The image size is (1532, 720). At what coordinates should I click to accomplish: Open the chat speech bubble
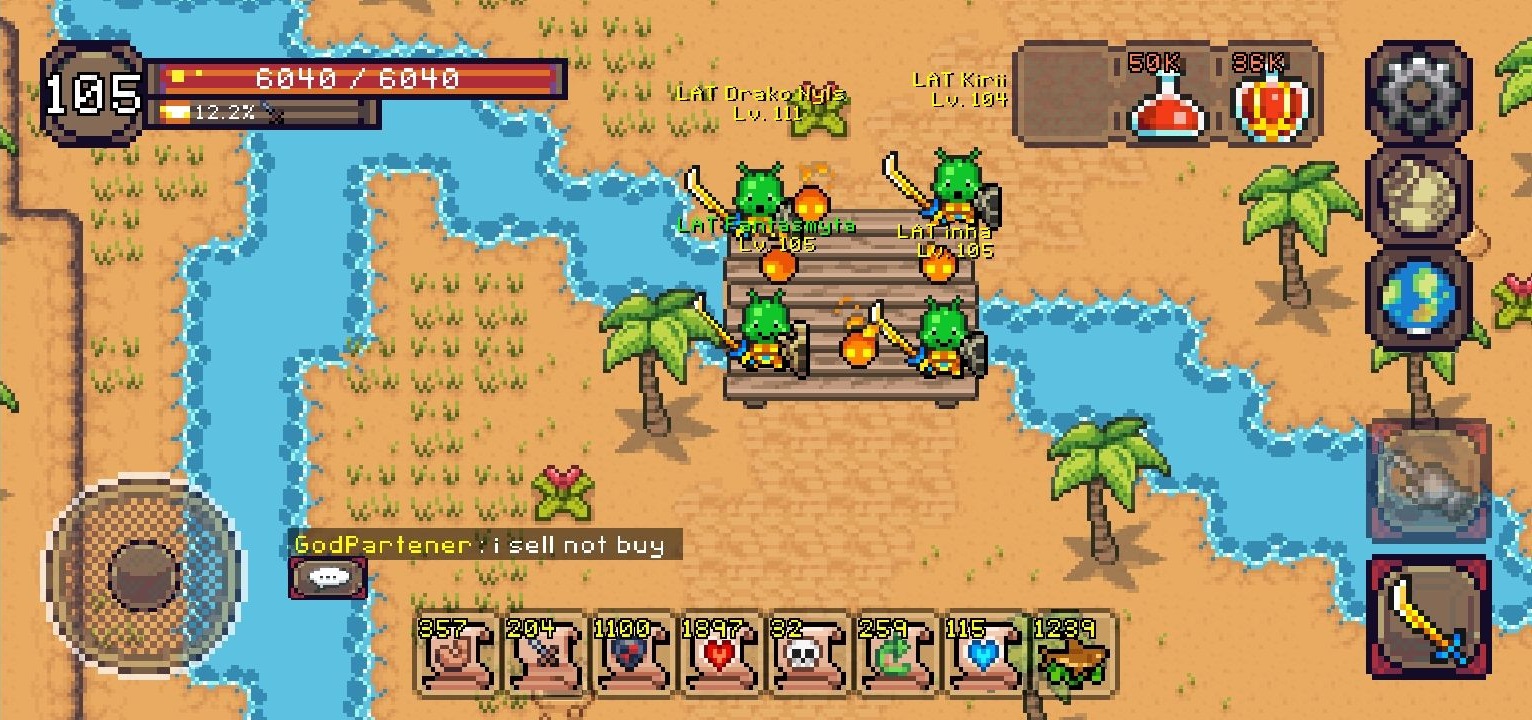[x=328, y=577]
